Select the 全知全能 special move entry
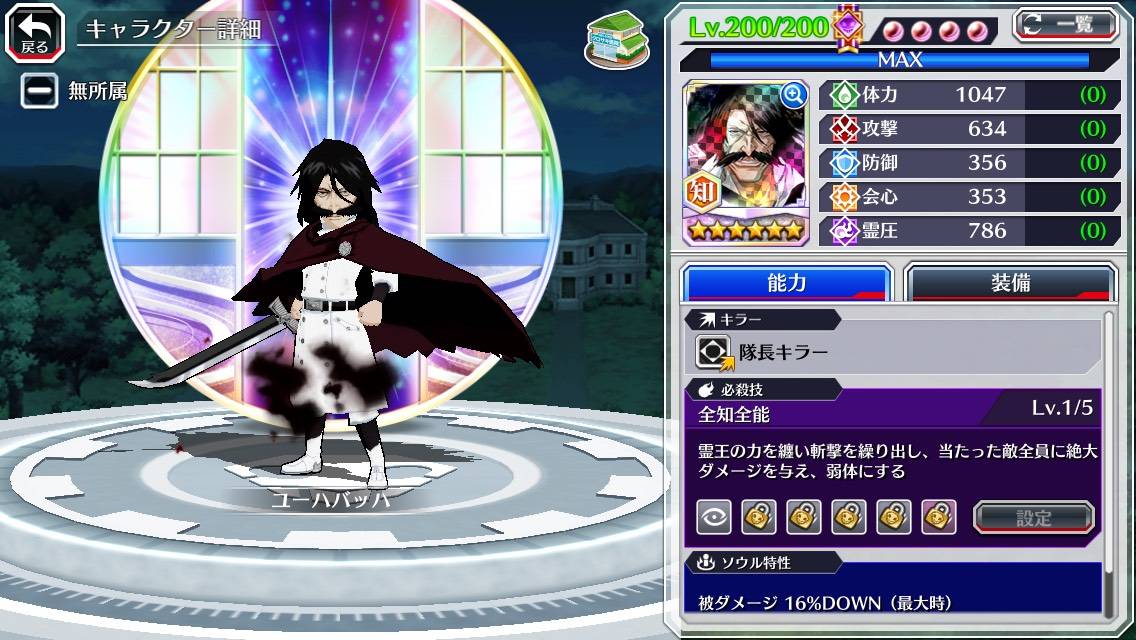Viewport: 1136px width, 640px height. point(734,414)
